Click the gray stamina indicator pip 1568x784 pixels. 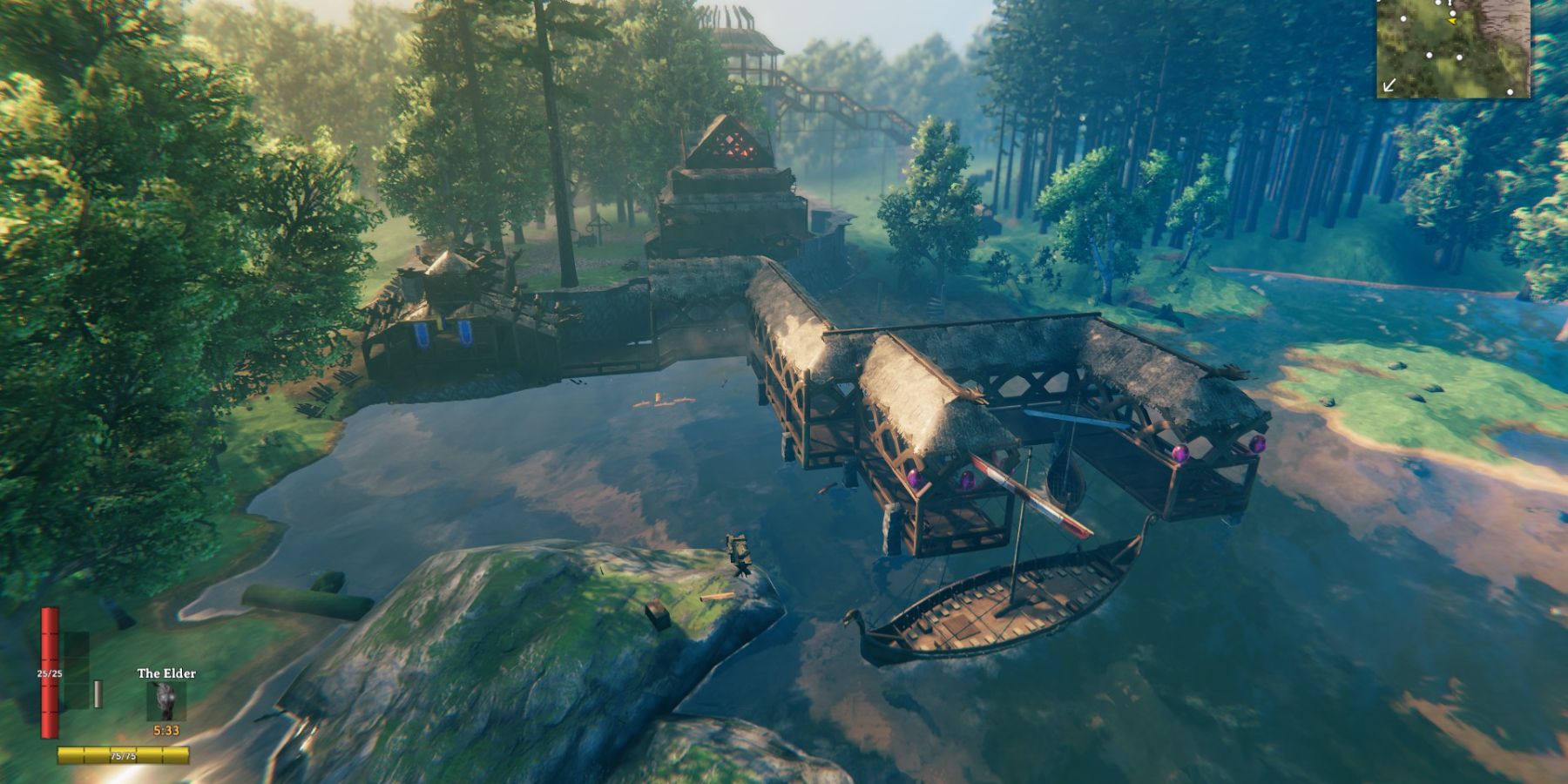point(98,694)
